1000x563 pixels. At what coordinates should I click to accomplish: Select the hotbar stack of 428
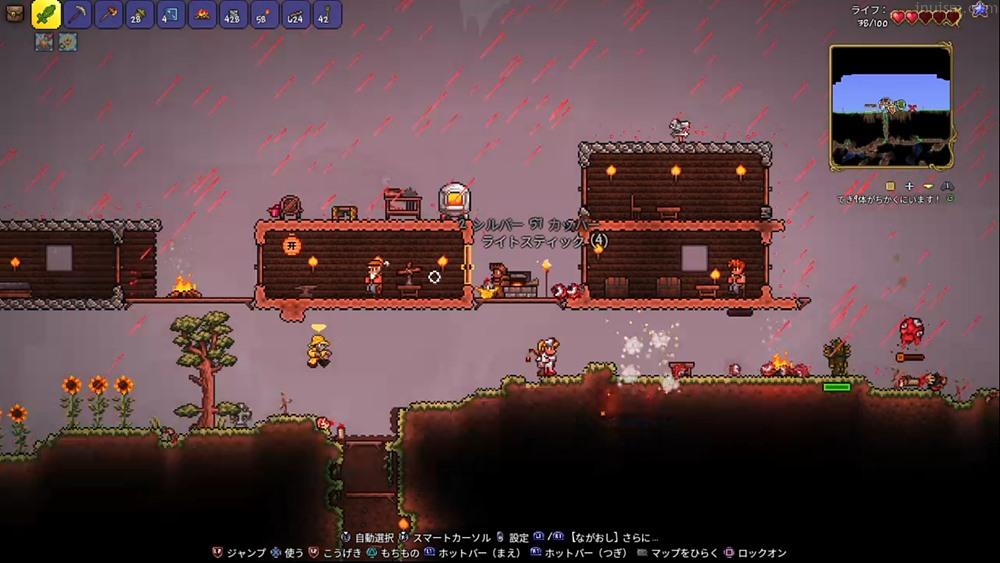[233, 15]
